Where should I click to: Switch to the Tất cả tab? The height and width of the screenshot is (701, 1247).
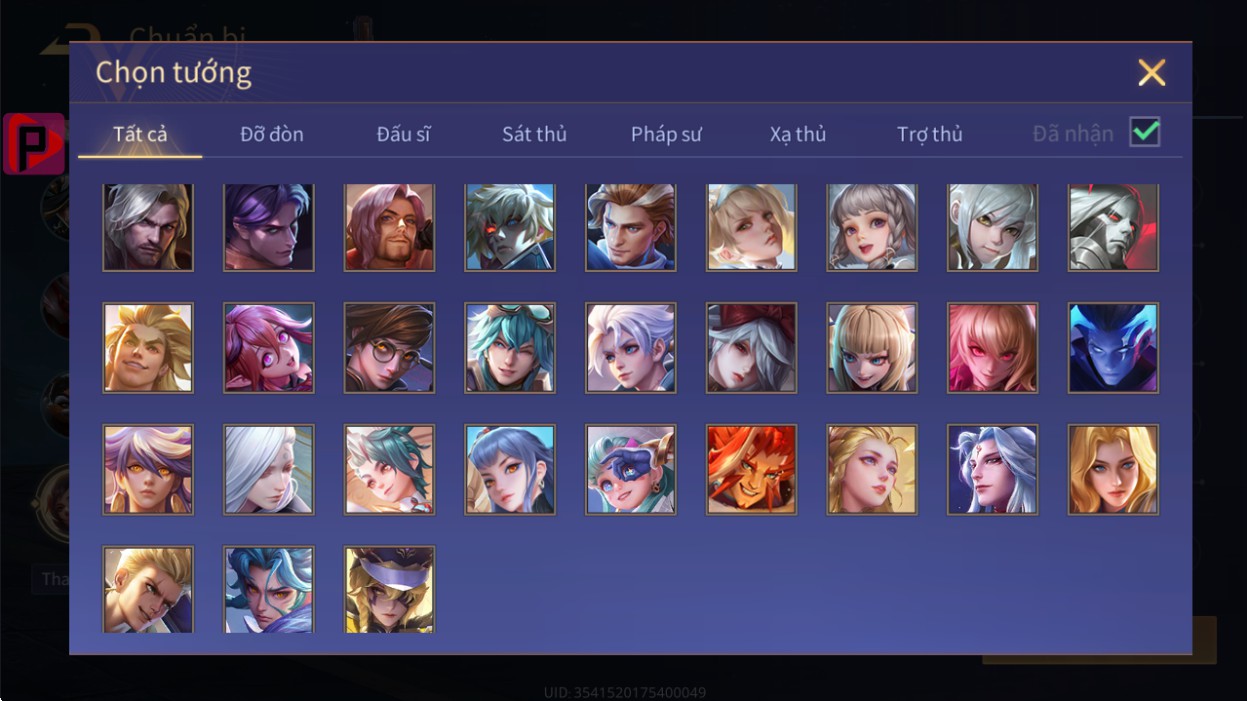coord(140,134)
